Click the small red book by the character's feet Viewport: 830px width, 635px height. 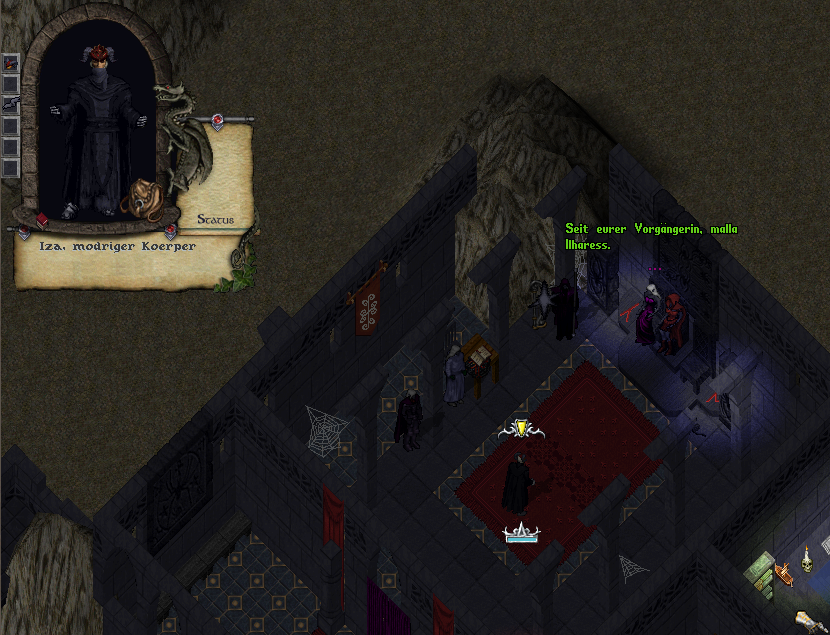click(x=42, y=219)
